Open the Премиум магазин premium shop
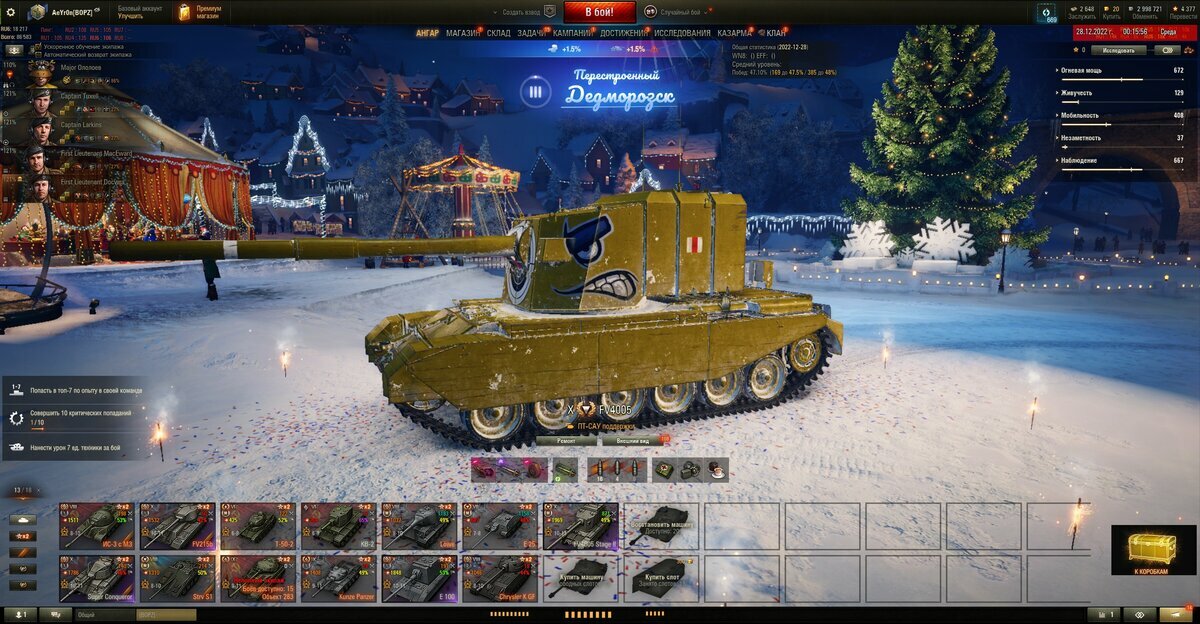This screenshot has height=624, width=1200. pyautogui.click(x=200, y=12)
